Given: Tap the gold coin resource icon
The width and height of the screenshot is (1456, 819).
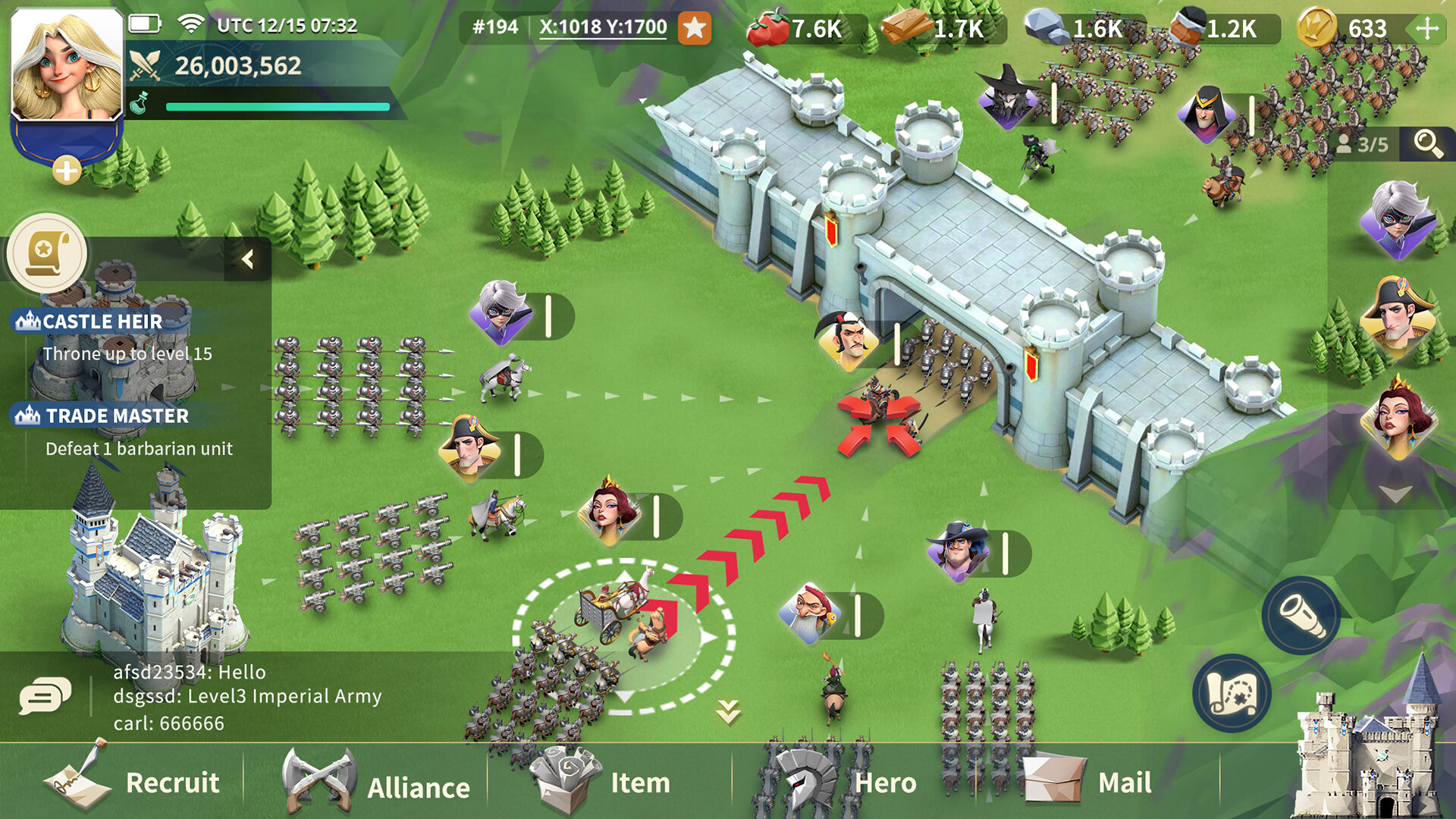Looking at the screenshot, I should coord(1316,26).
